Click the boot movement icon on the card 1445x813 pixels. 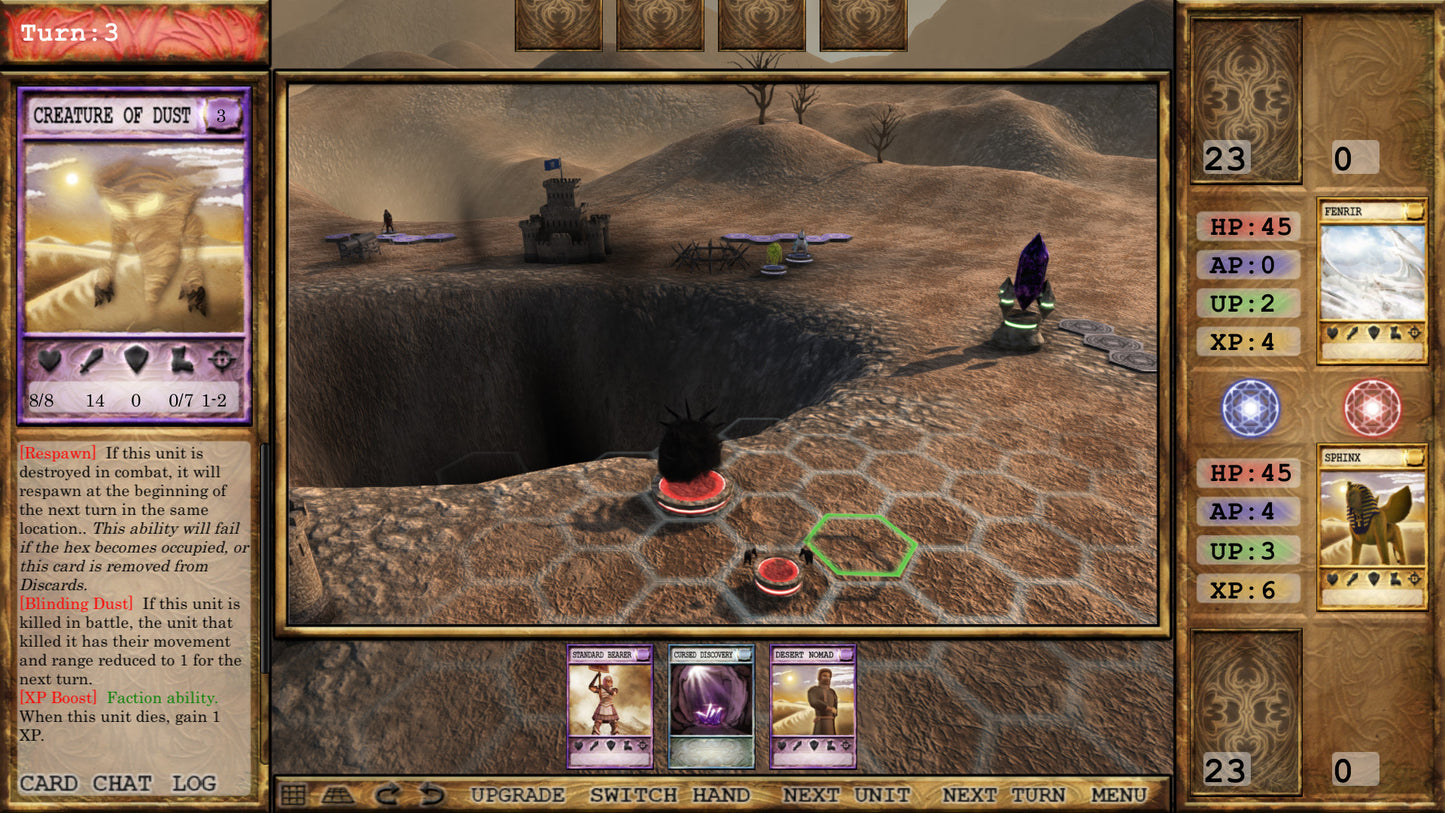(x=180, y=357)
